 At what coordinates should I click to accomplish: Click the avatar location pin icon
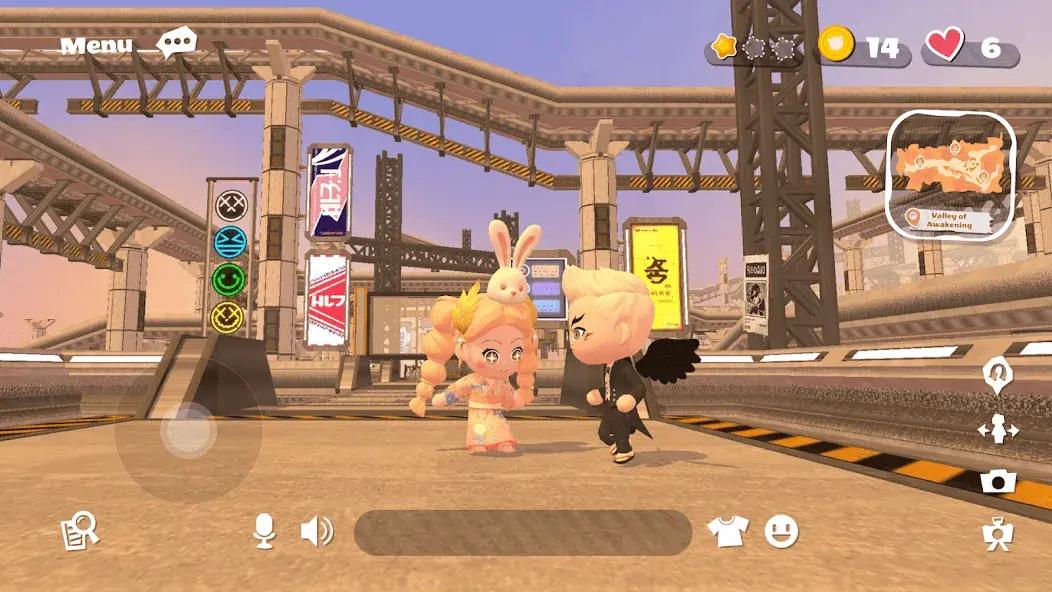(x=997, y=374)
